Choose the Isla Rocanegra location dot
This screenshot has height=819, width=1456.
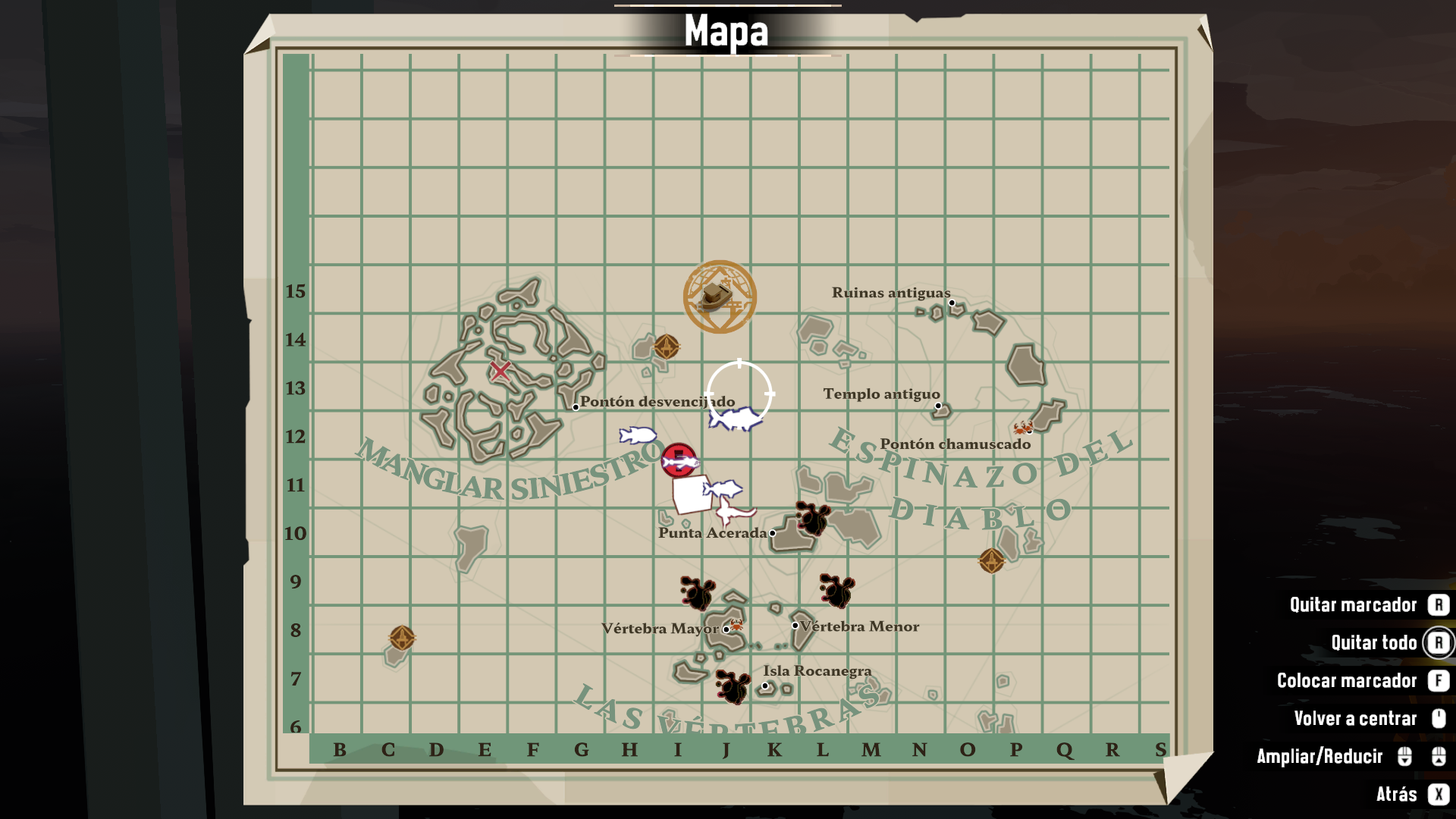(x=765, y=686)
